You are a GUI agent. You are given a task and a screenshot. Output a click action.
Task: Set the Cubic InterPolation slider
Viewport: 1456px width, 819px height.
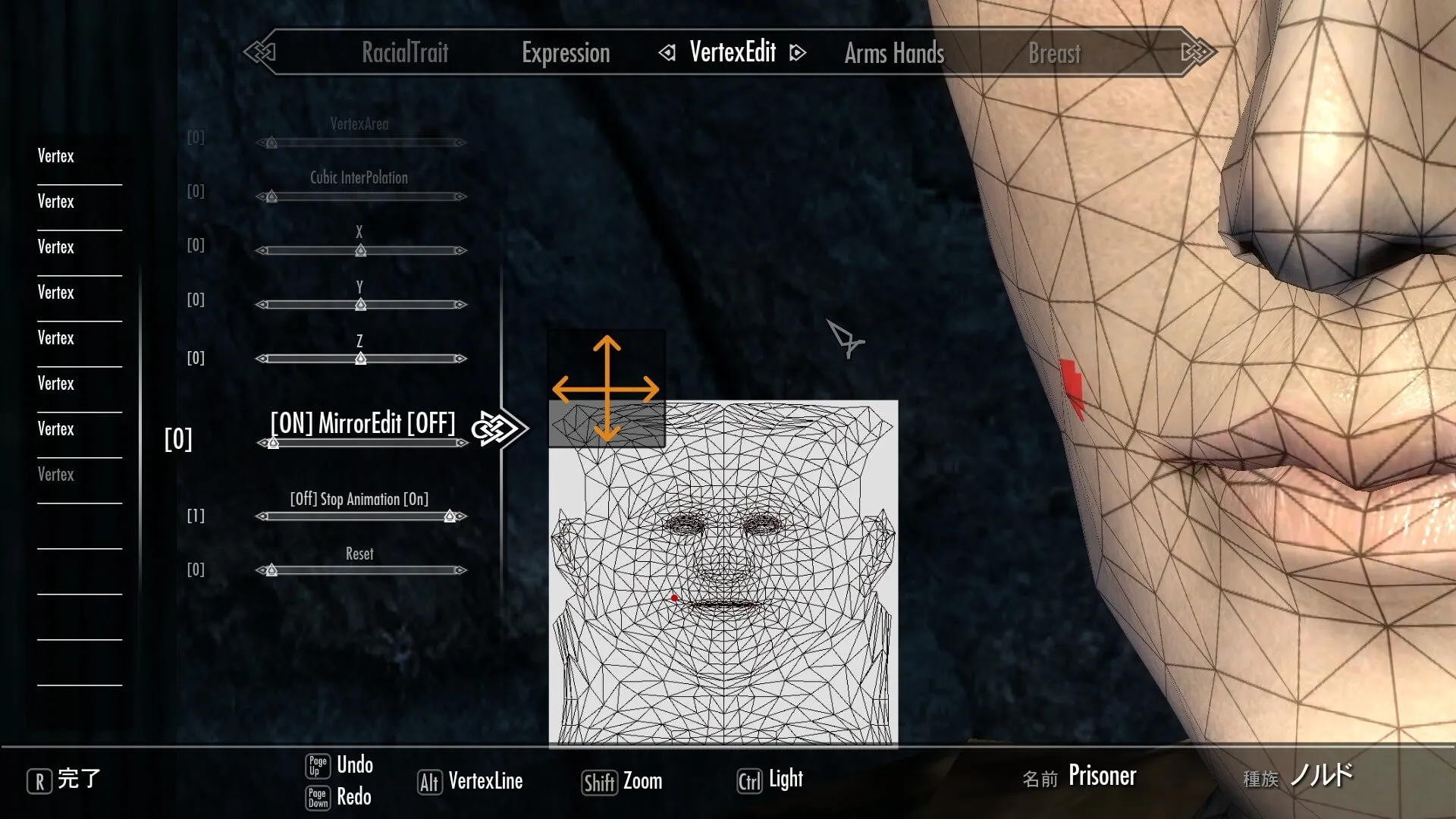[x=360, y=196]
